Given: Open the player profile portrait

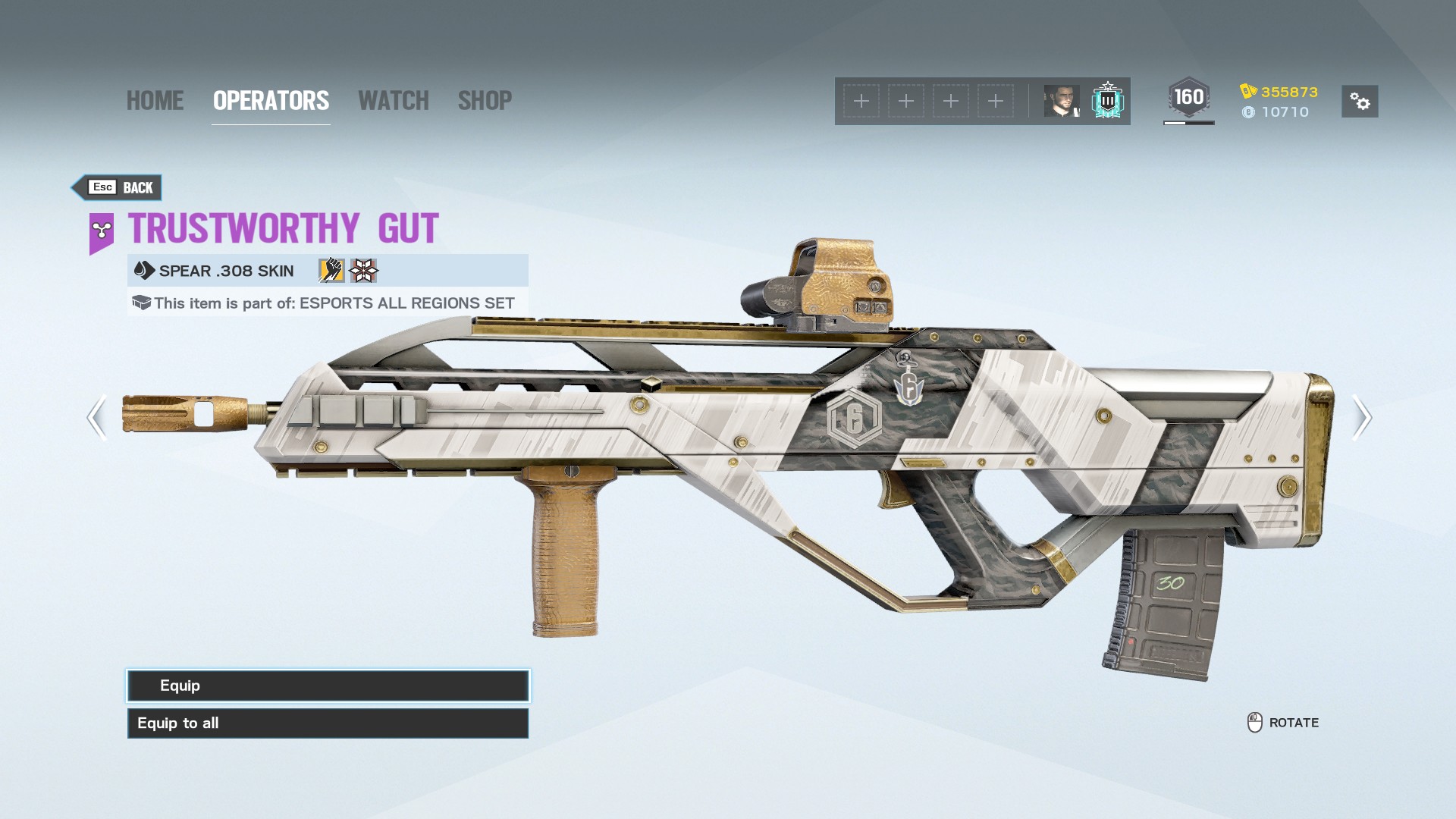Looking at the screenshot, I should click(x=1062, y=101).
